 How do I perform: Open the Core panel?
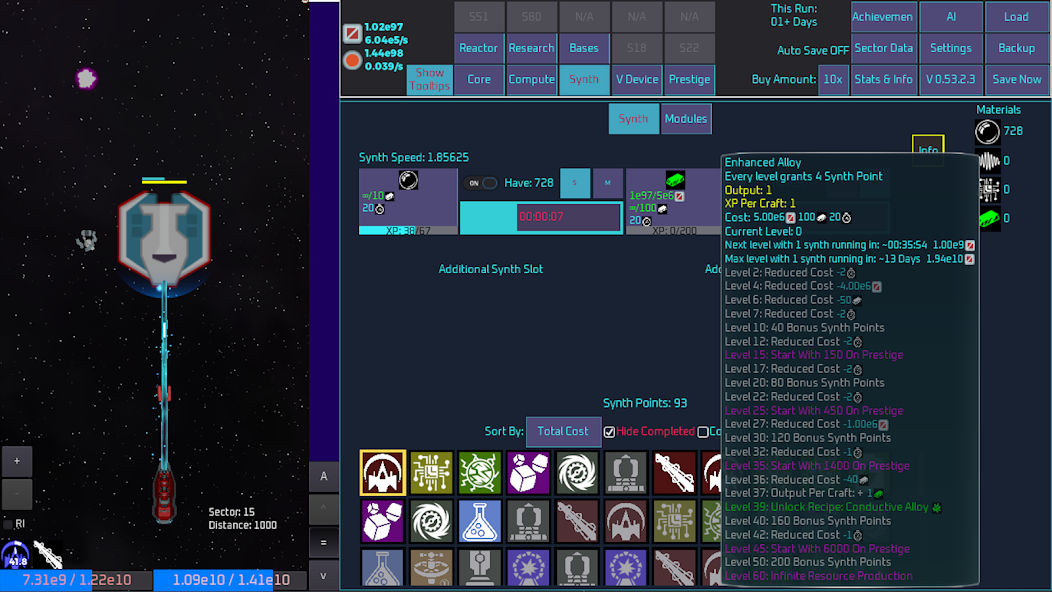tap(479, 79)
